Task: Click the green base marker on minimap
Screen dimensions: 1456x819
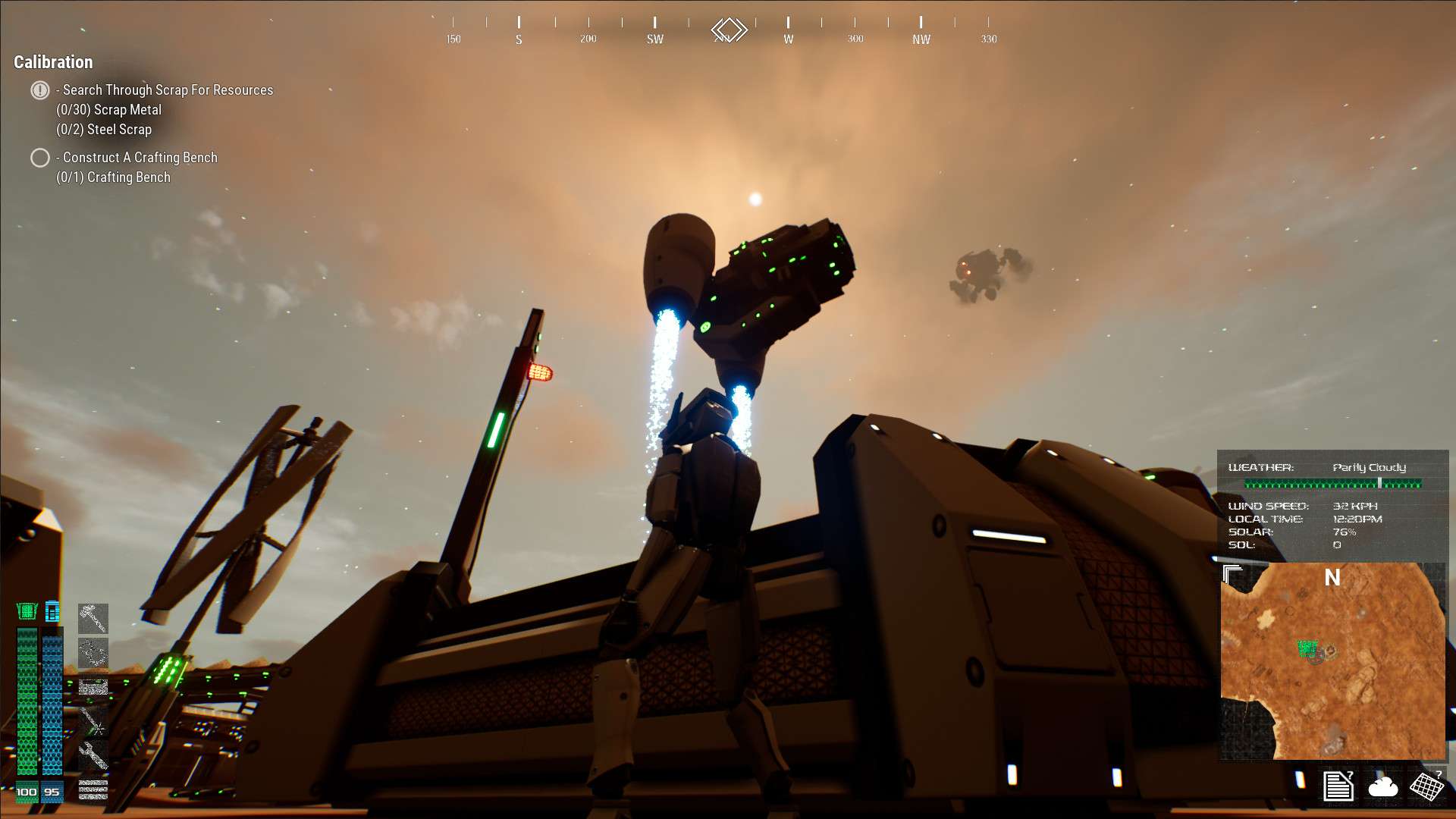Action: [1307, 648]
